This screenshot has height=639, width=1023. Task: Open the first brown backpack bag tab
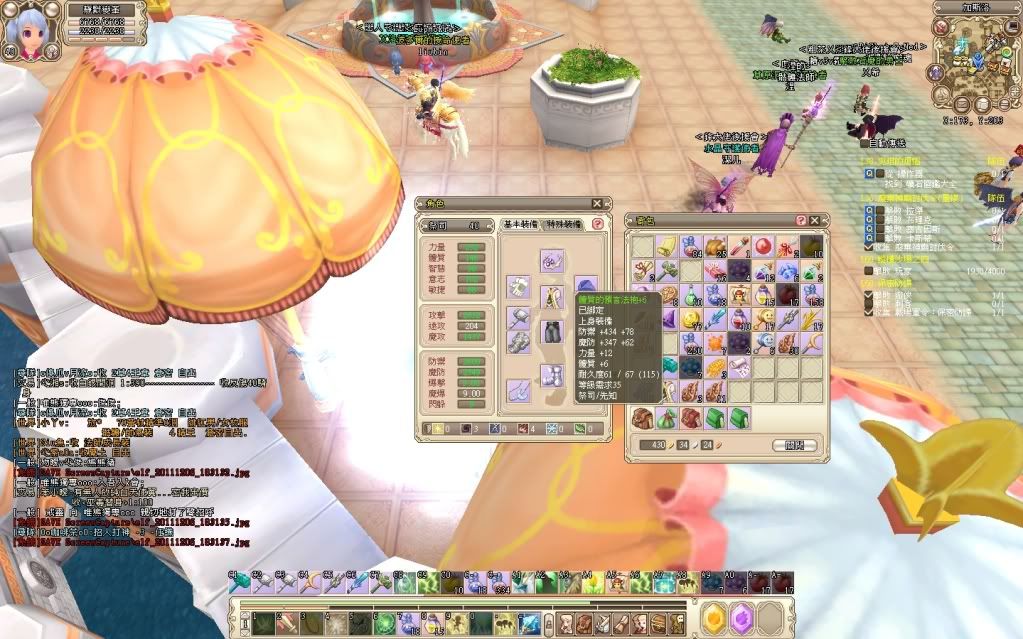(x=642, y=416)
